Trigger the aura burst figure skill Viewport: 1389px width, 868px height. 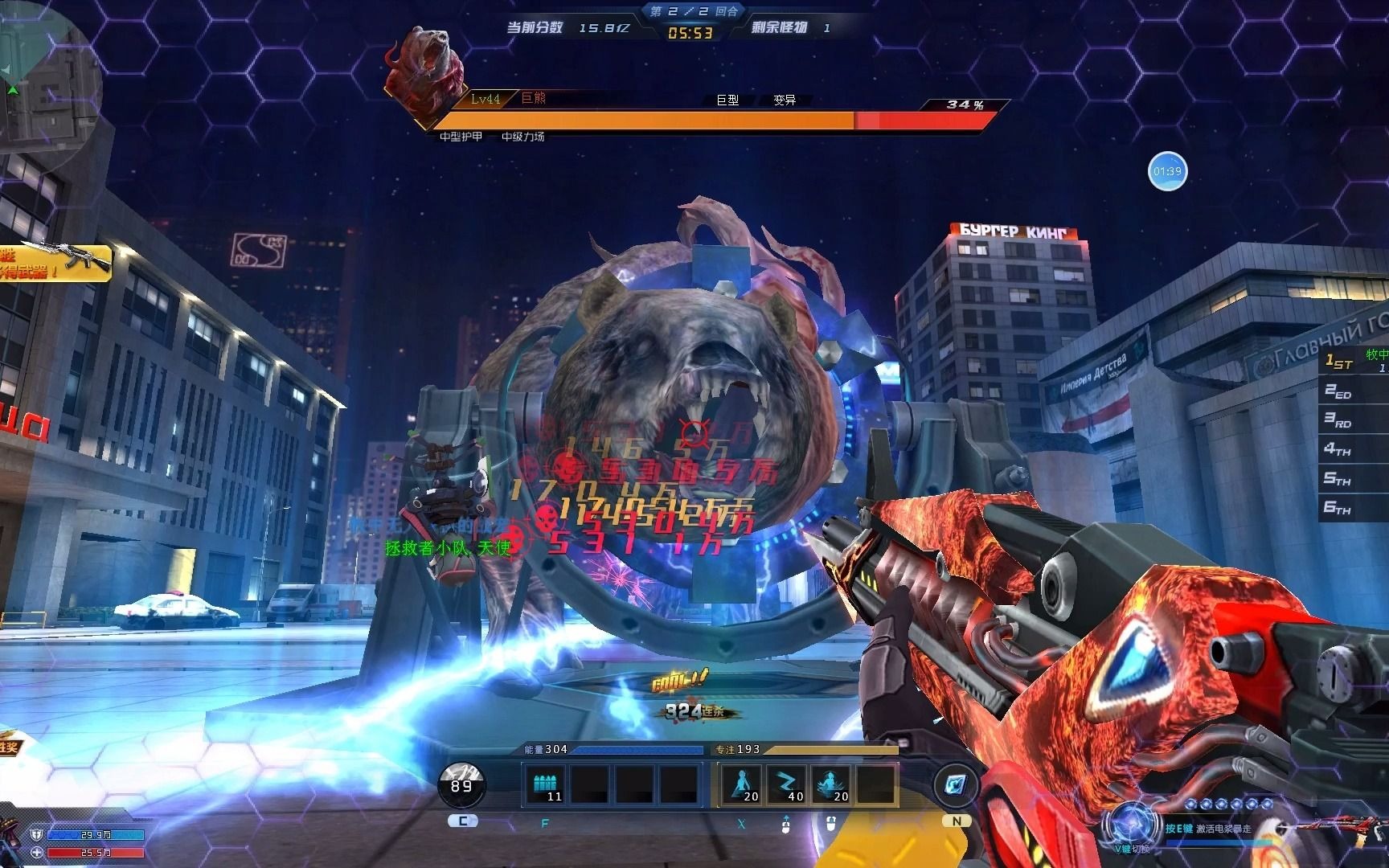pos(830,784)
